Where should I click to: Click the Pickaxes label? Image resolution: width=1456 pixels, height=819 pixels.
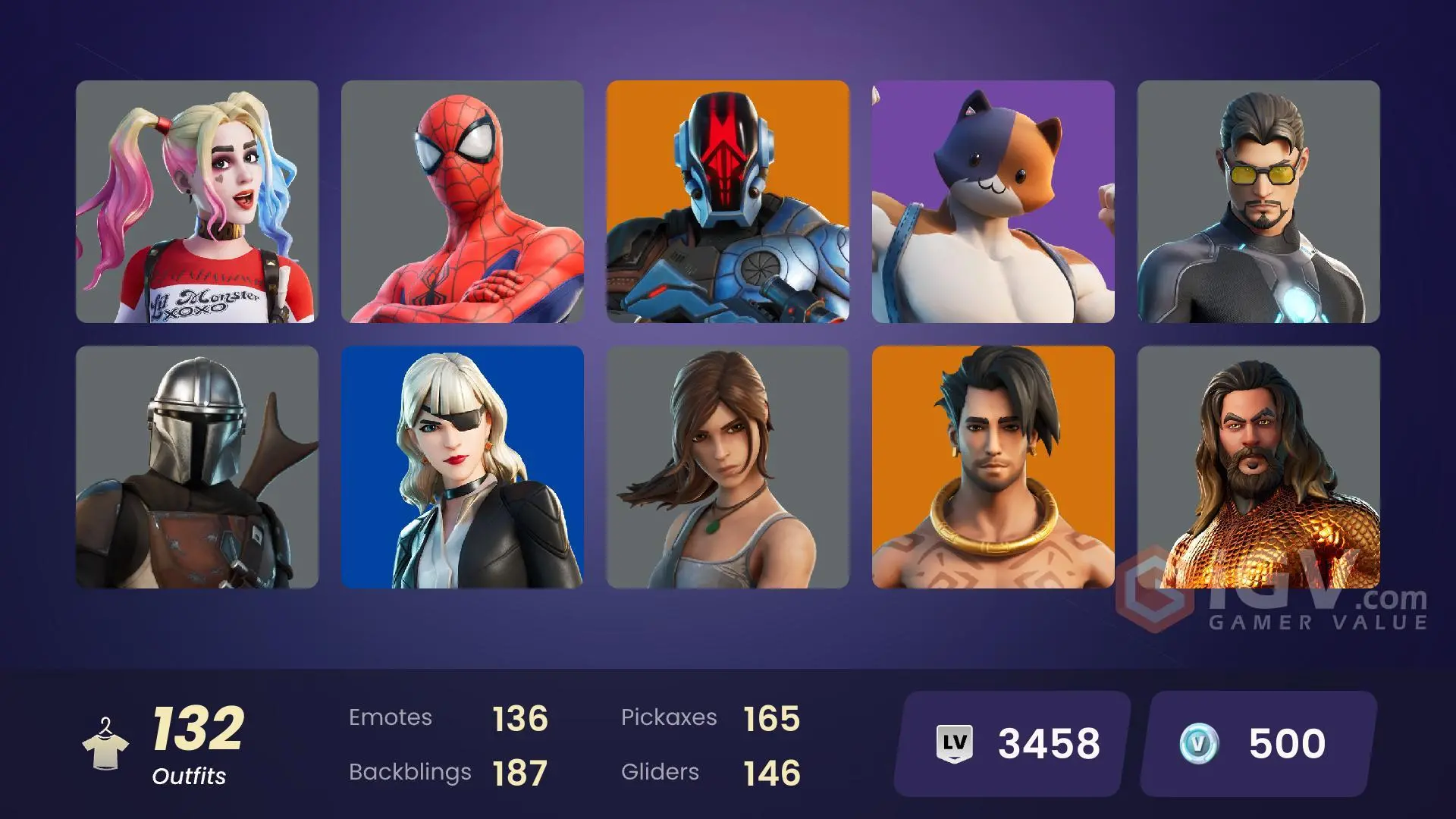[x=670, y=717]
